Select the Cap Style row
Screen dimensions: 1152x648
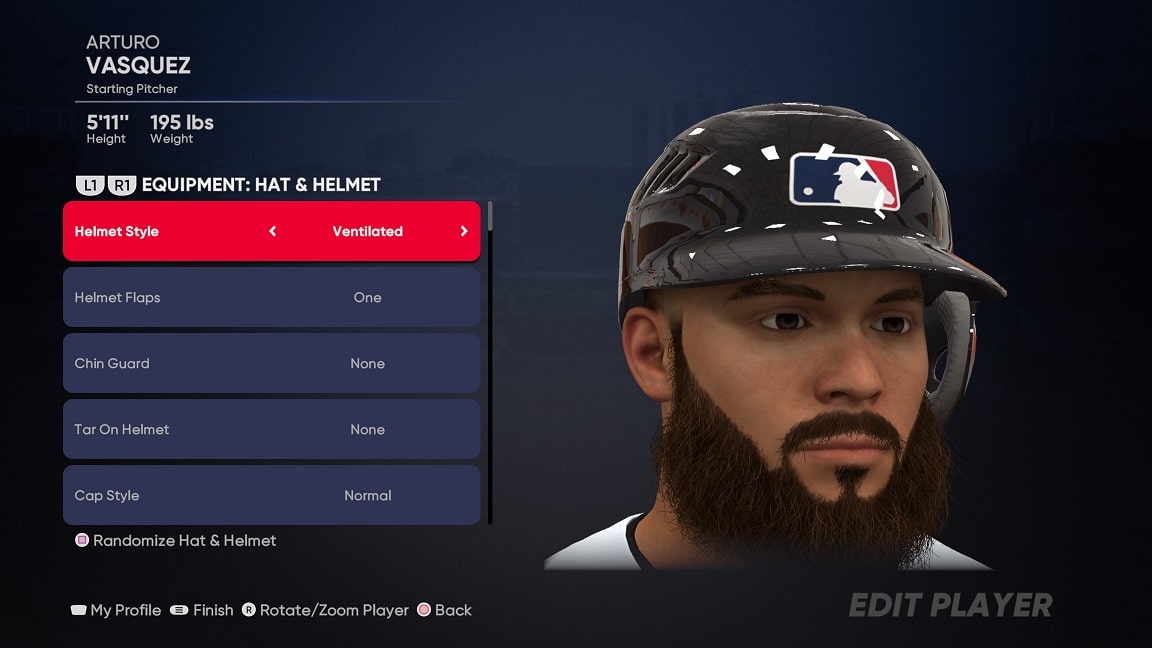271,495
